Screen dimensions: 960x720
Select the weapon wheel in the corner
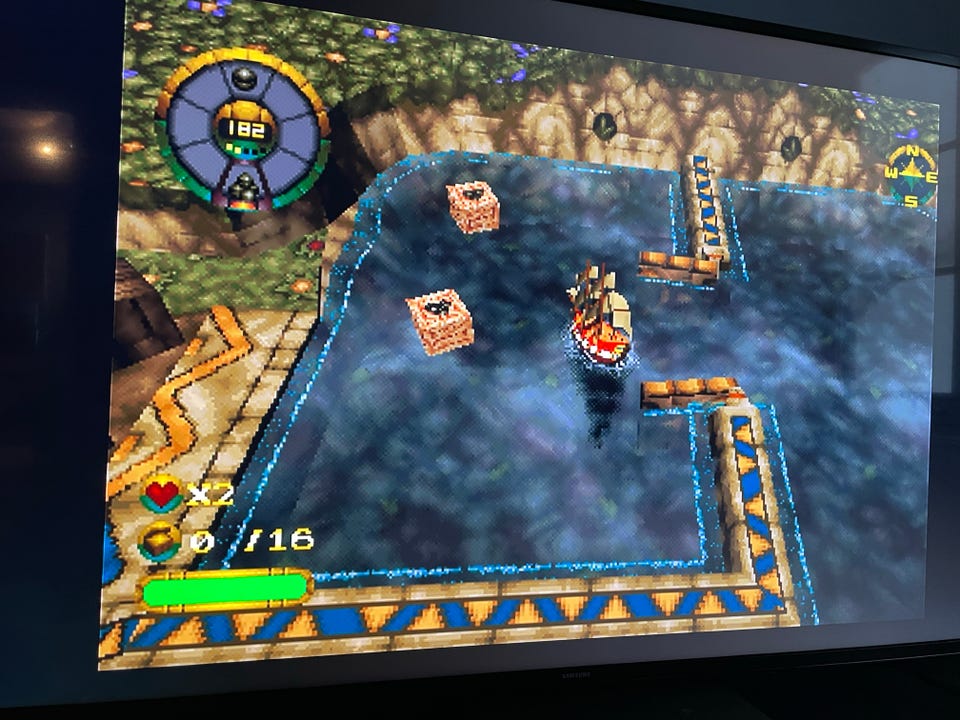(242, 128)
